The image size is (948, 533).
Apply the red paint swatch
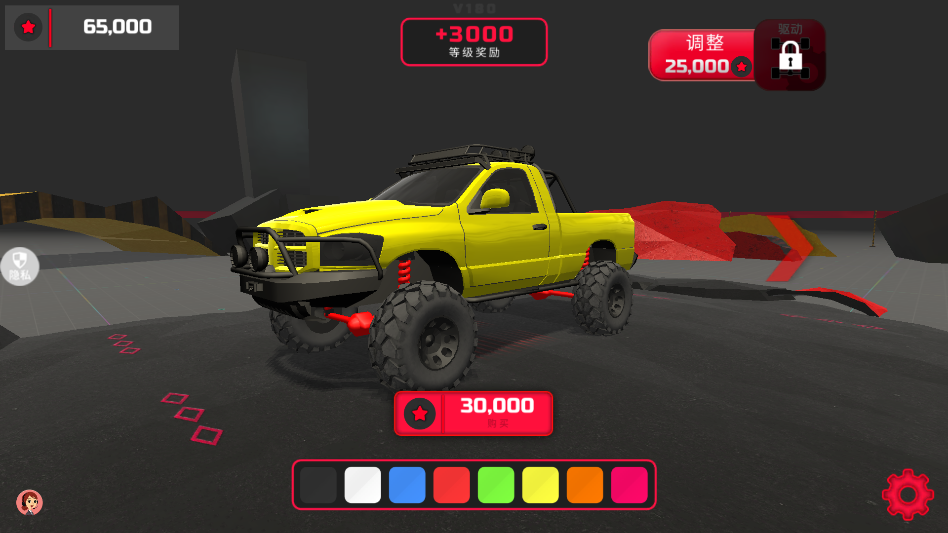coord(451,485)
